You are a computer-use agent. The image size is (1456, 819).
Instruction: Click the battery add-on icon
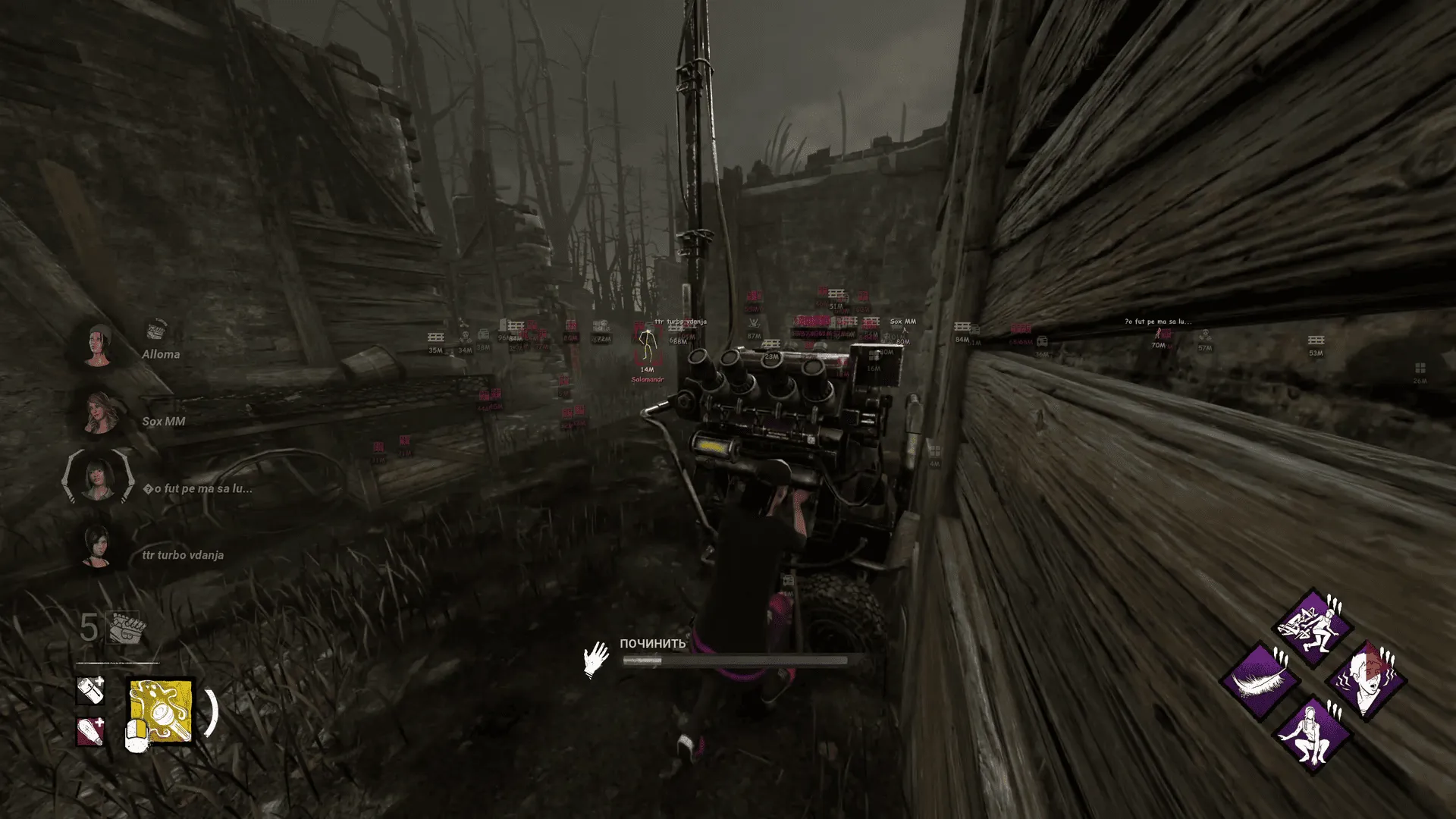coord(90,691)
